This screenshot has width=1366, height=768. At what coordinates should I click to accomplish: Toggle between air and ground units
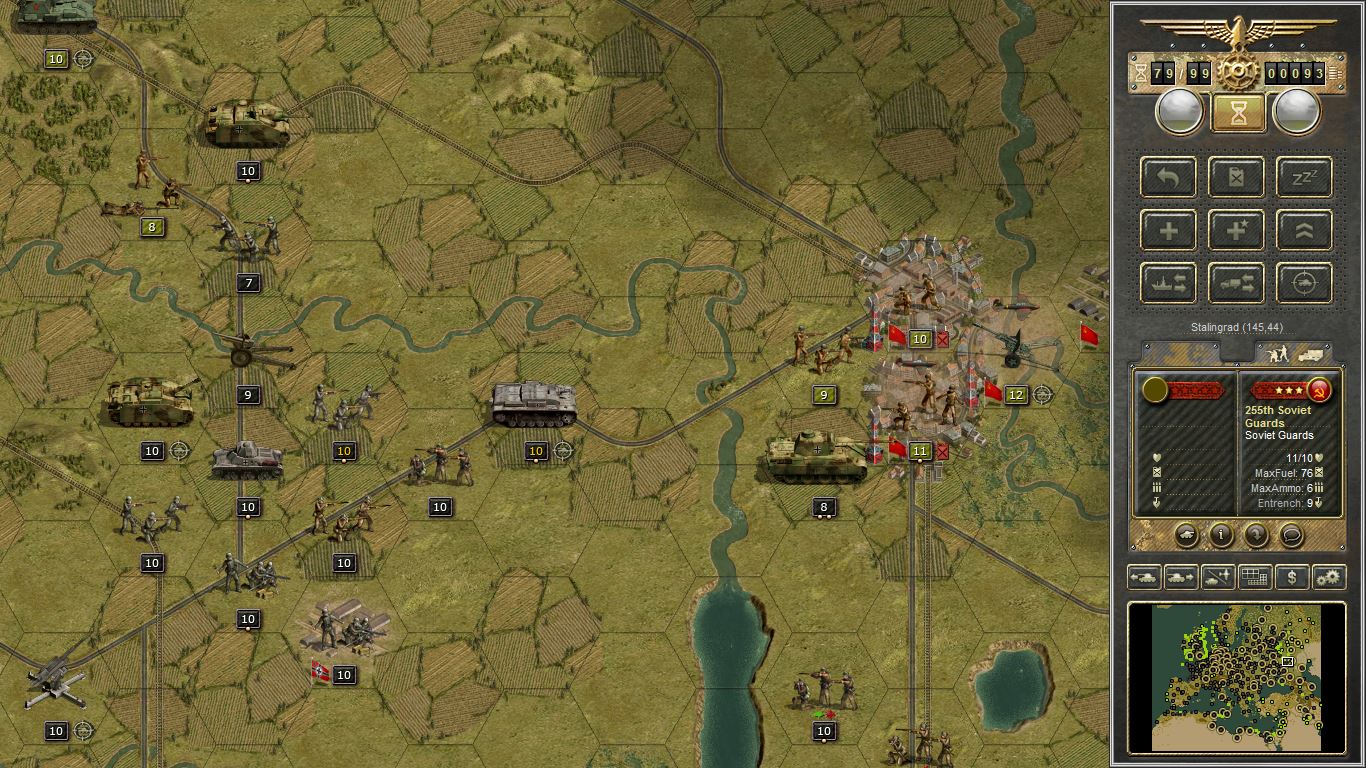(1217, 577)
